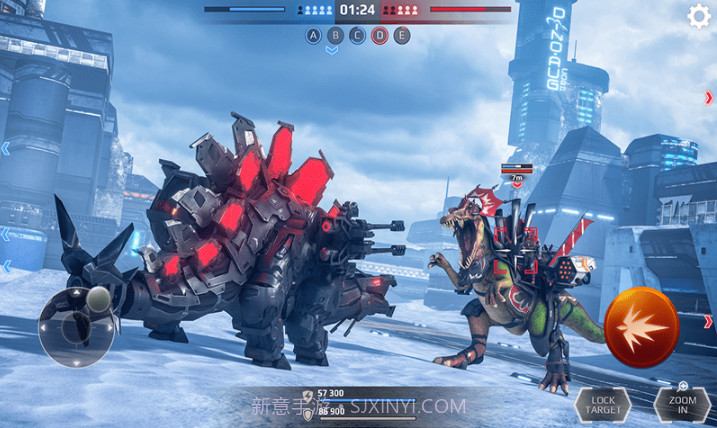
Task: Tap the Lock Target button
Action: point(602,405)
